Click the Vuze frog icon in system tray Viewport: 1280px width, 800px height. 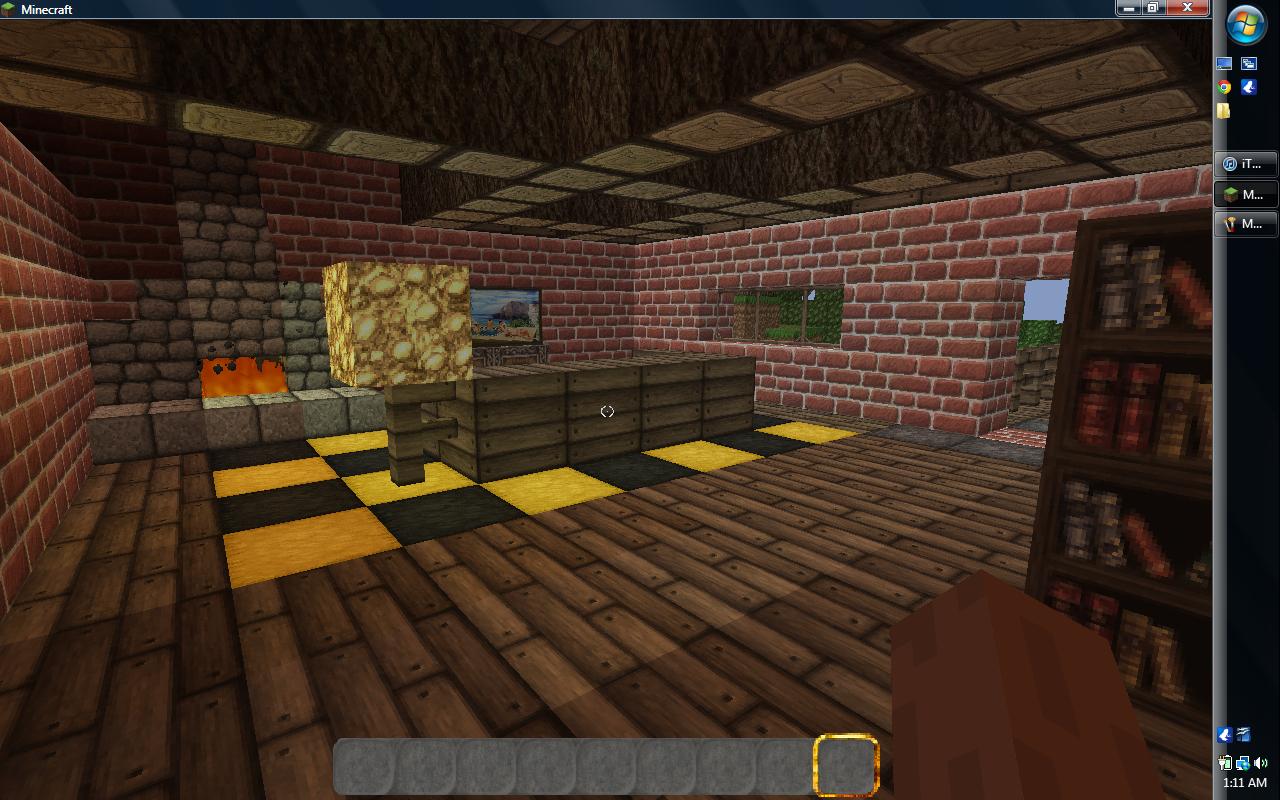[1224, 735]
